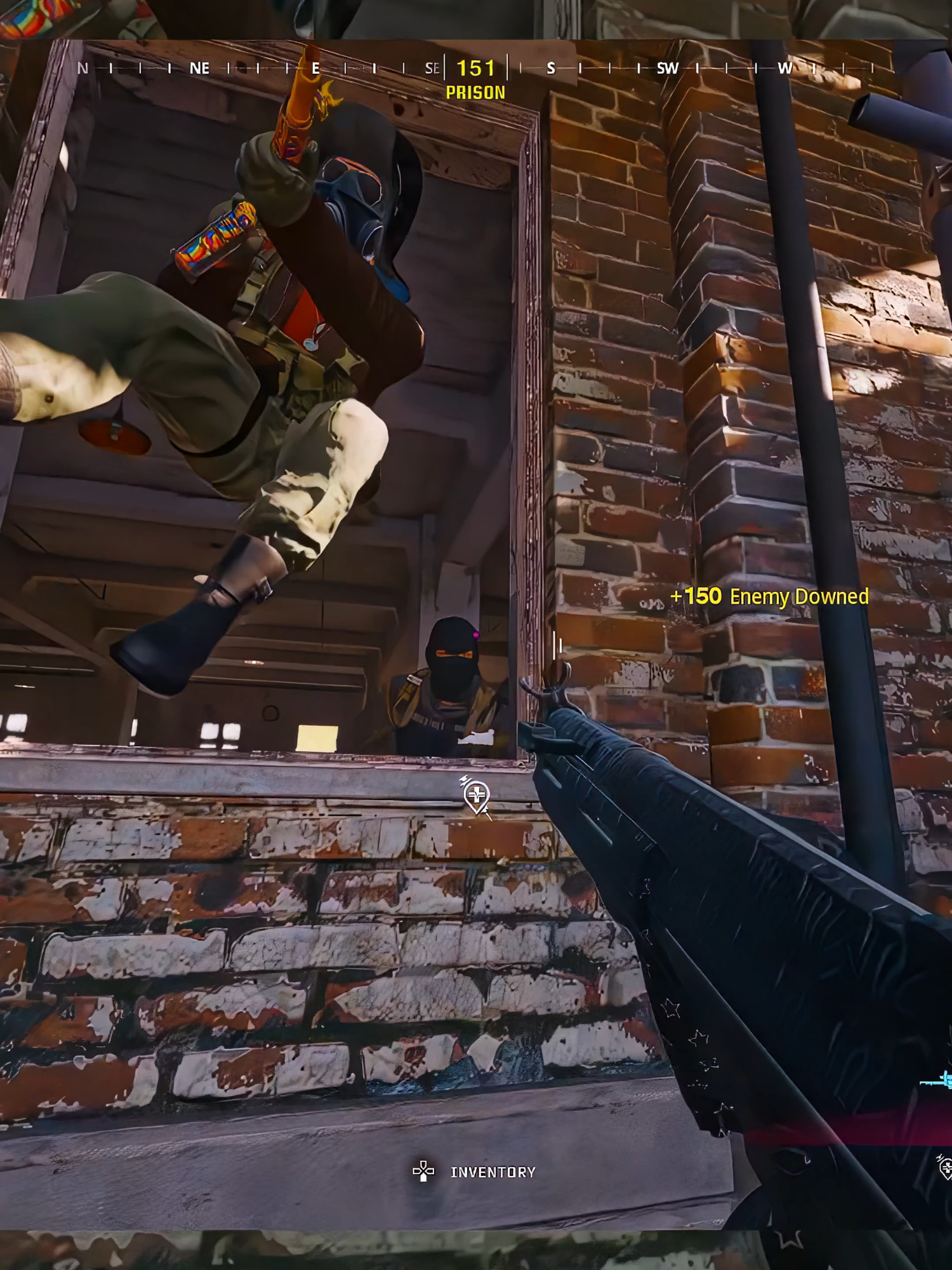Click the cross symbol inside the waypoint marker
952x1270 pixels.
pos(477,794)
